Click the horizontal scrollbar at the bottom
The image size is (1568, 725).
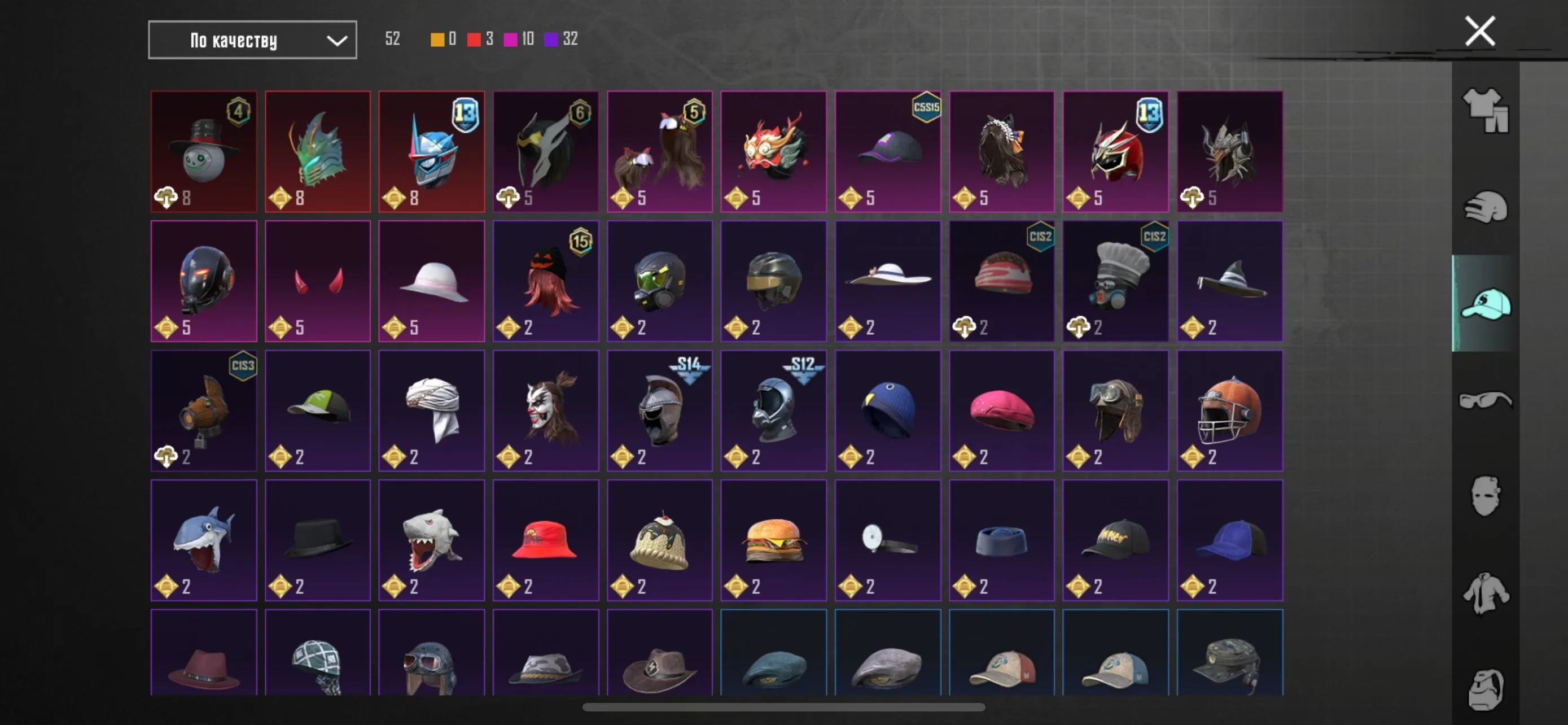click(x=784, y=707)
